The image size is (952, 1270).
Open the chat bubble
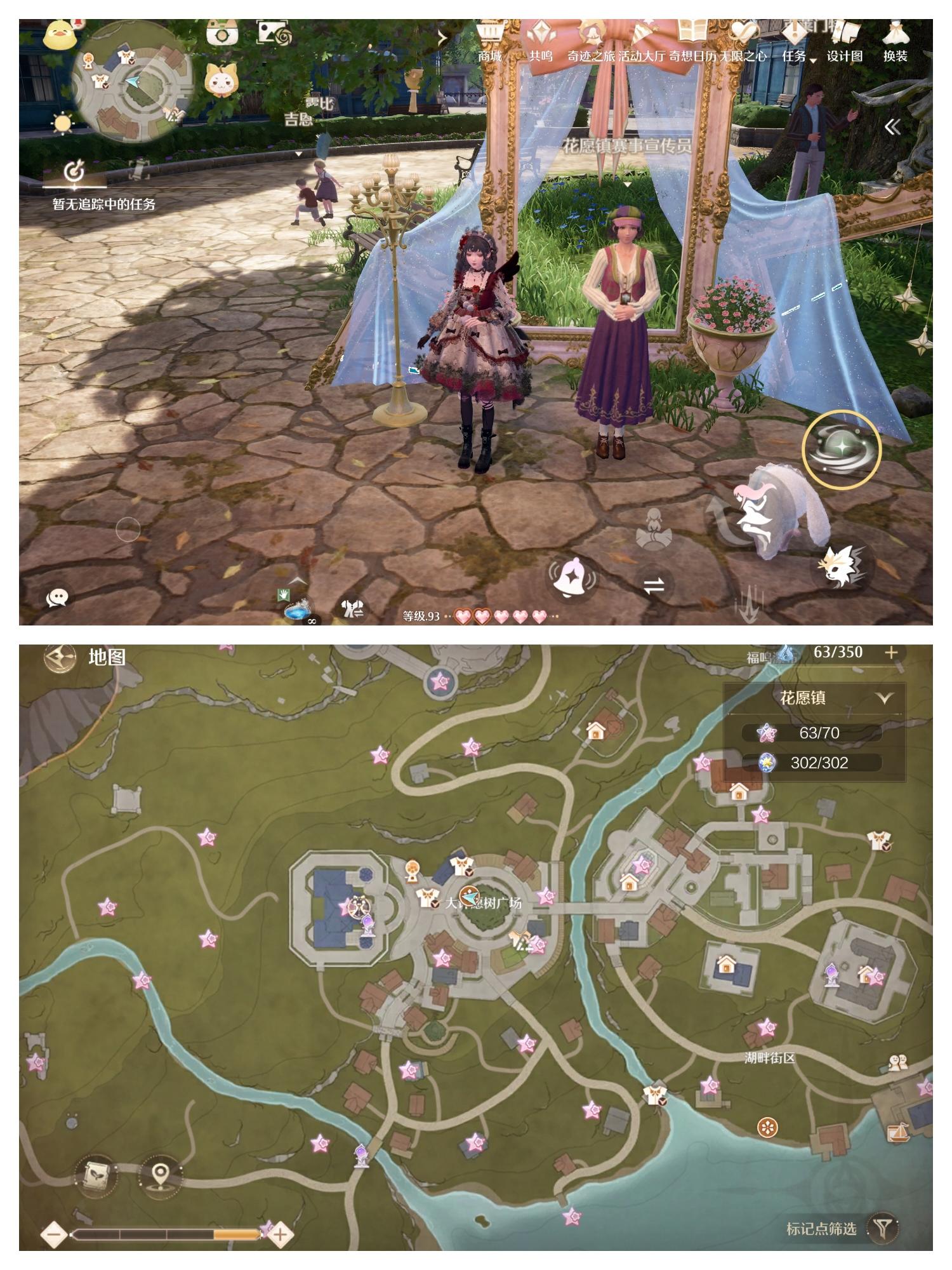point(57,597)
